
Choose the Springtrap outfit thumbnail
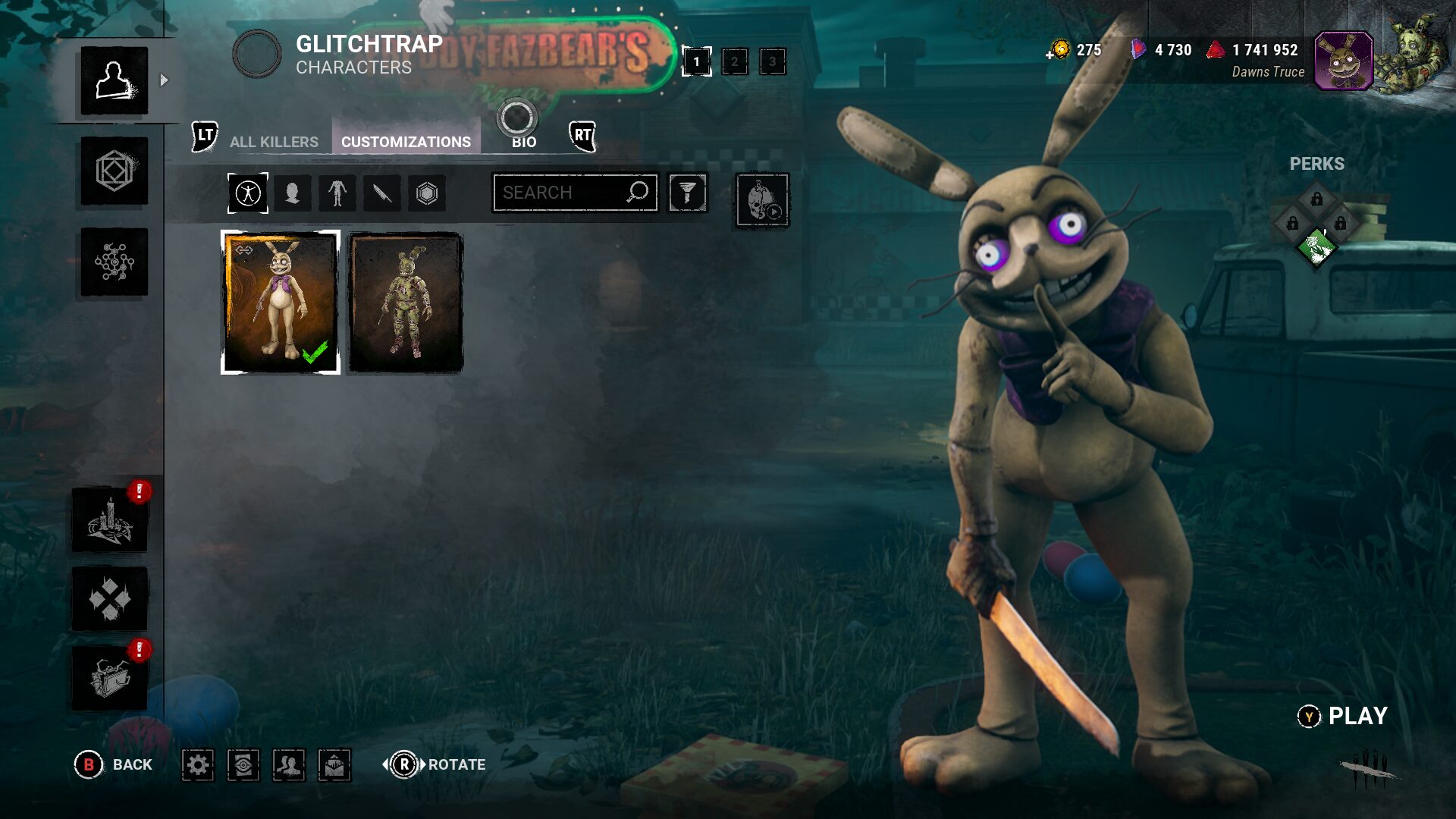(x=406, y=303)
